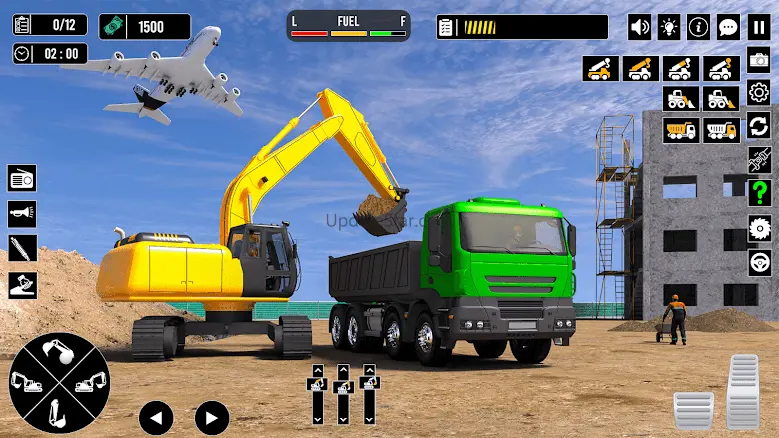Viewport: 779px width, 438px height.
Task: Open the chat speech bubble icon
Action: pos(729,27)
